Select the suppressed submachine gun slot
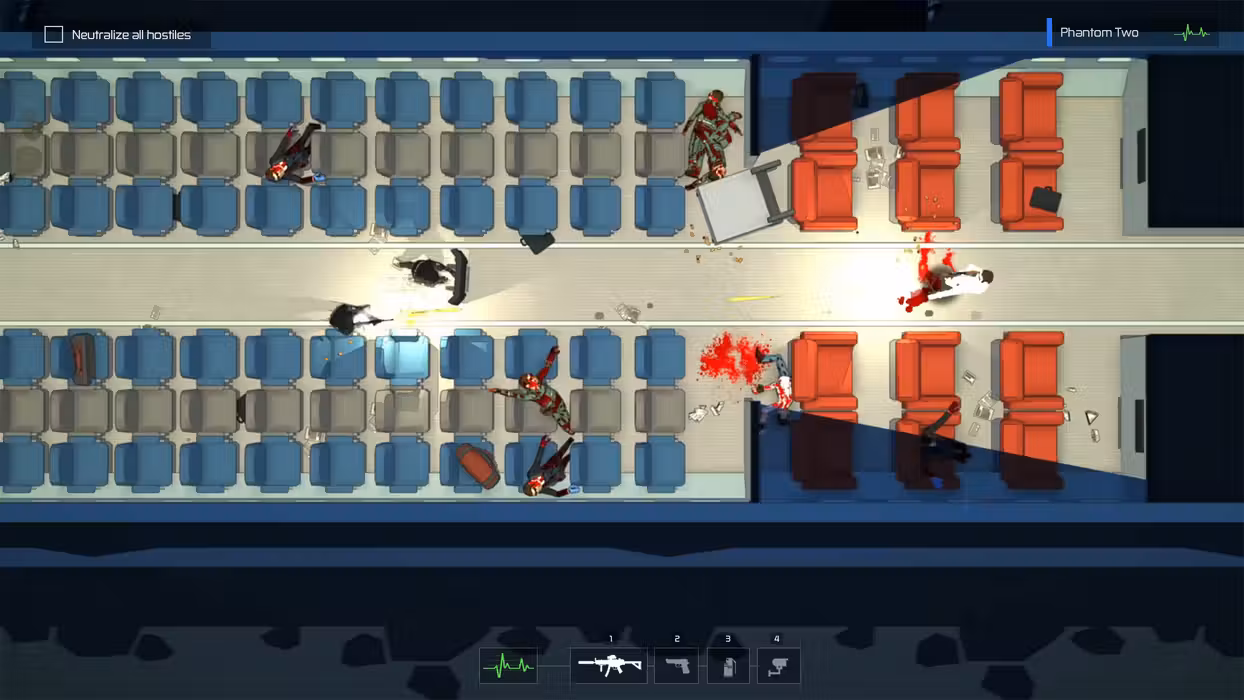 coord(609,665)
